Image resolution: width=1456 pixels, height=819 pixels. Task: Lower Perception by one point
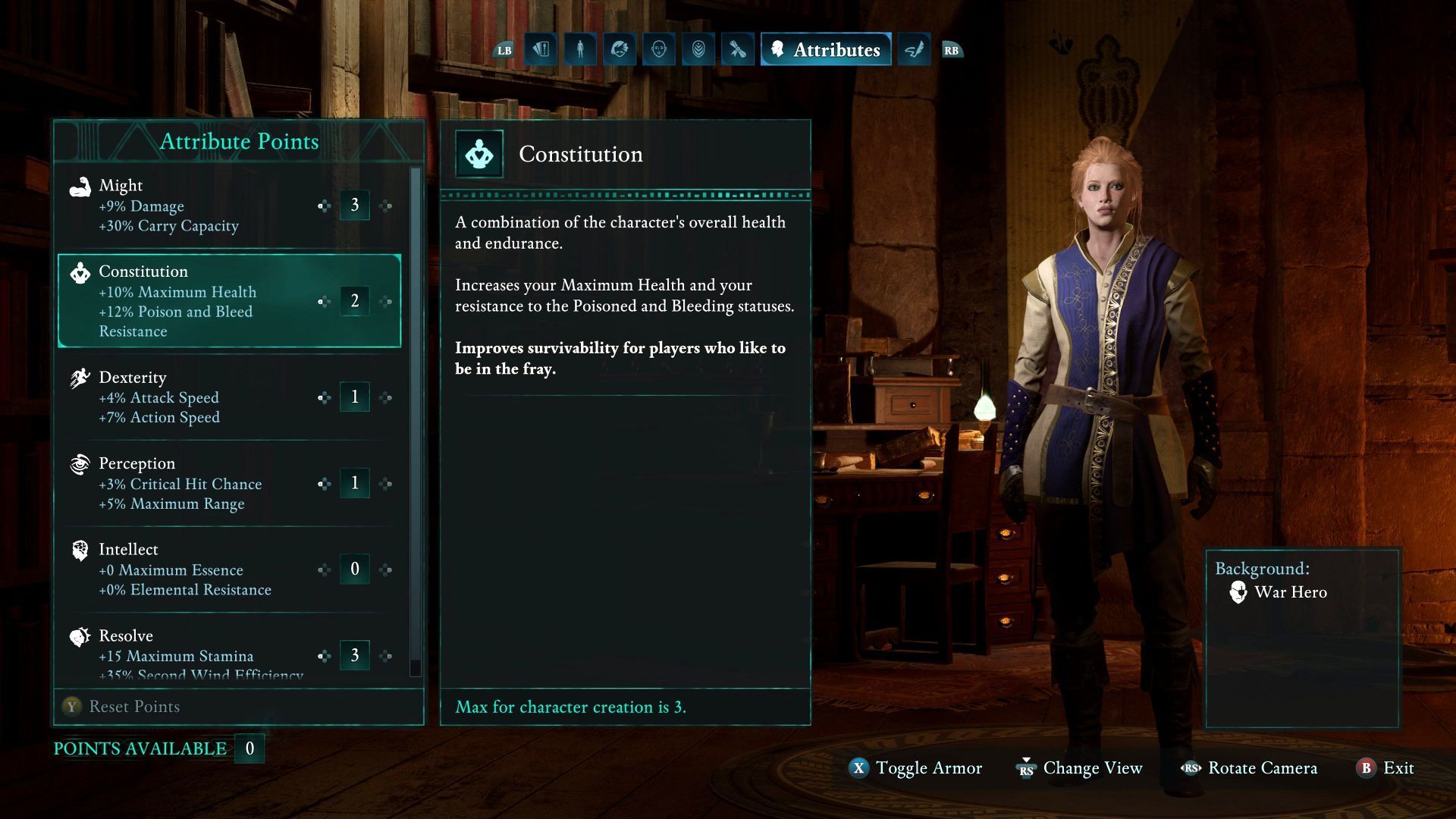(324, 483)
